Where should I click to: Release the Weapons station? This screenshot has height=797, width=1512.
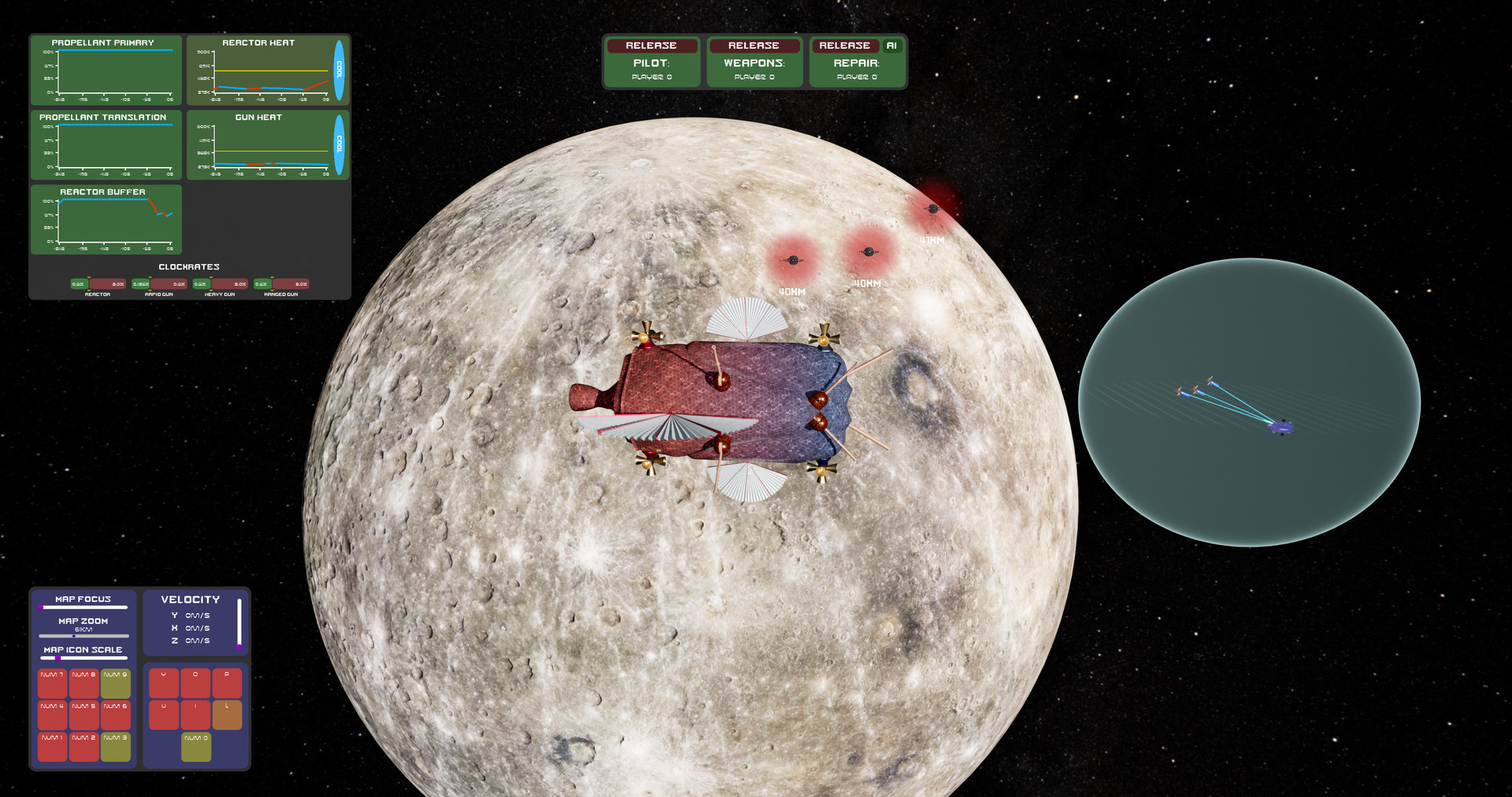pyautogui.click(x=754, y=46)
